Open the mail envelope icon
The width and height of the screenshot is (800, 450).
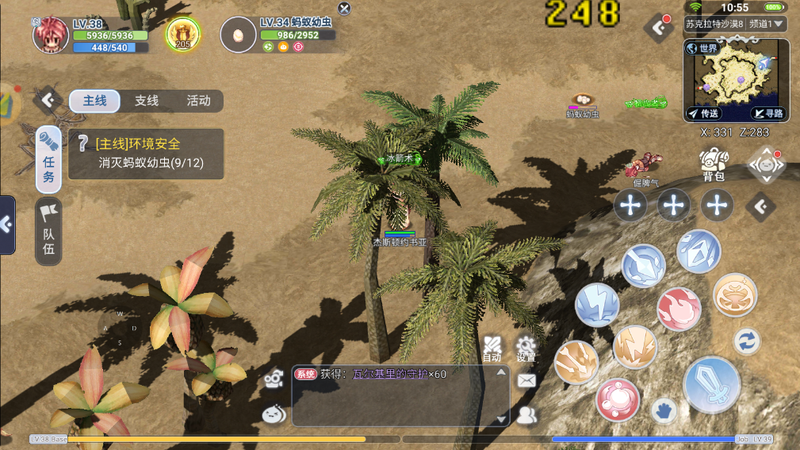(526, 381)
